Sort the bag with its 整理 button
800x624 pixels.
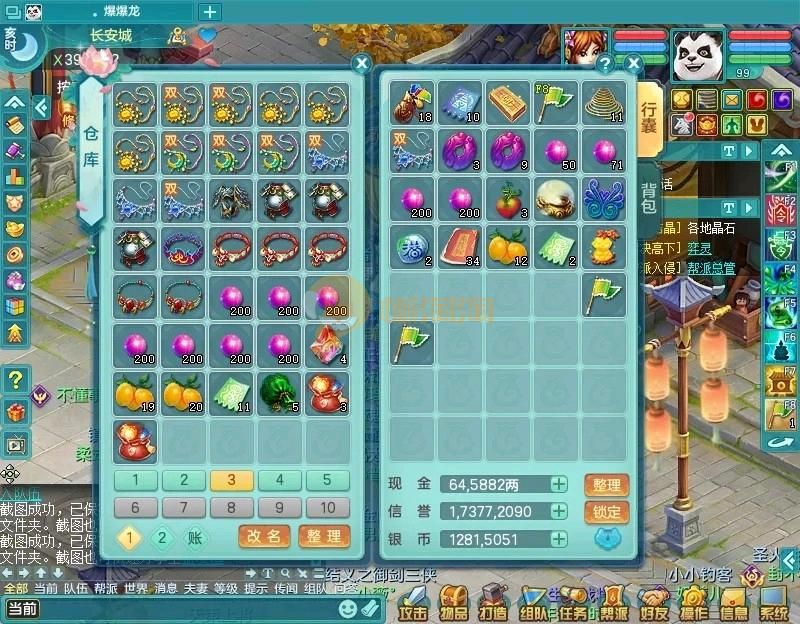606,485
